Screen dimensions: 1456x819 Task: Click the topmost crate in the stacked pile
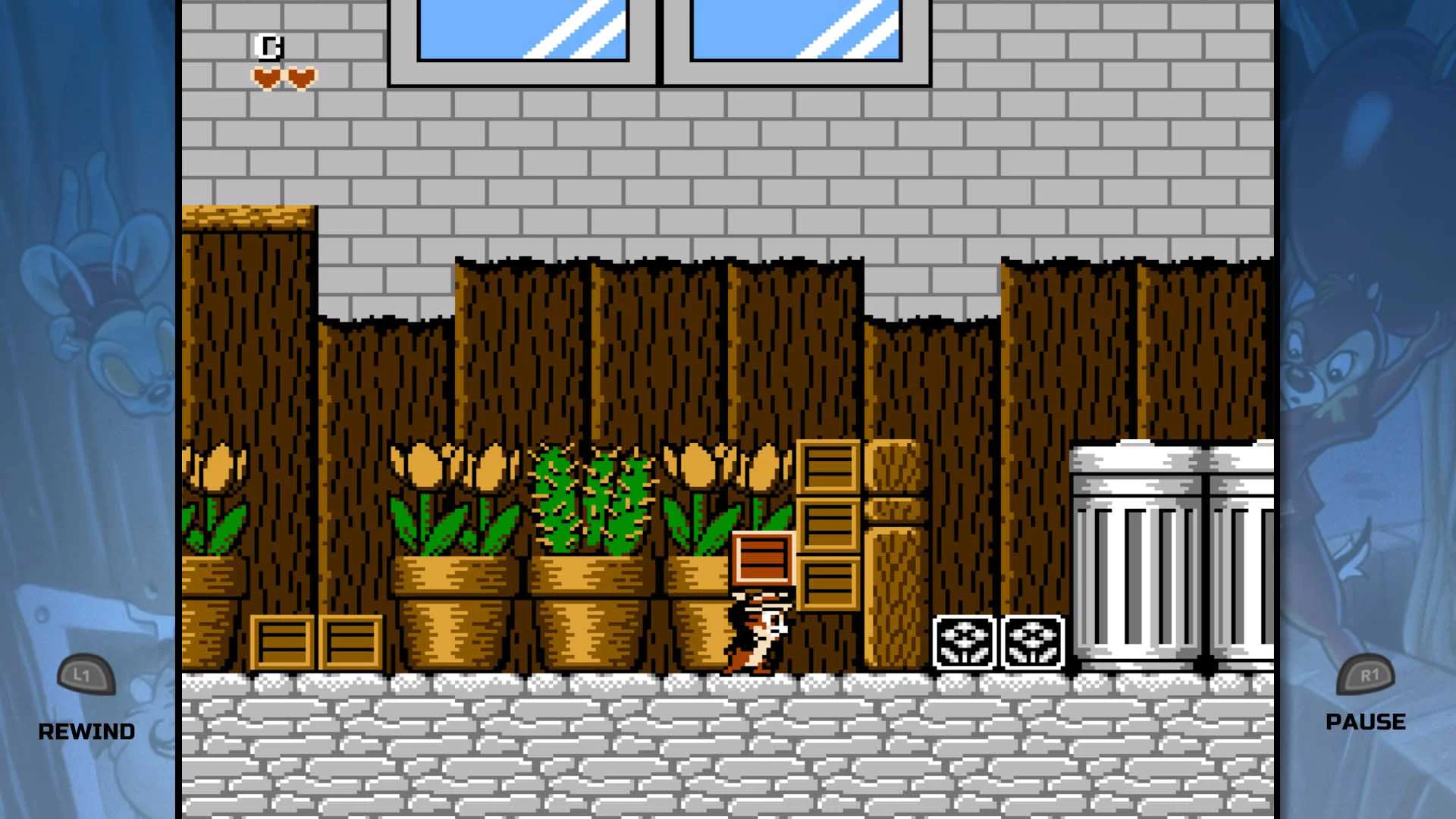[829, 466]
